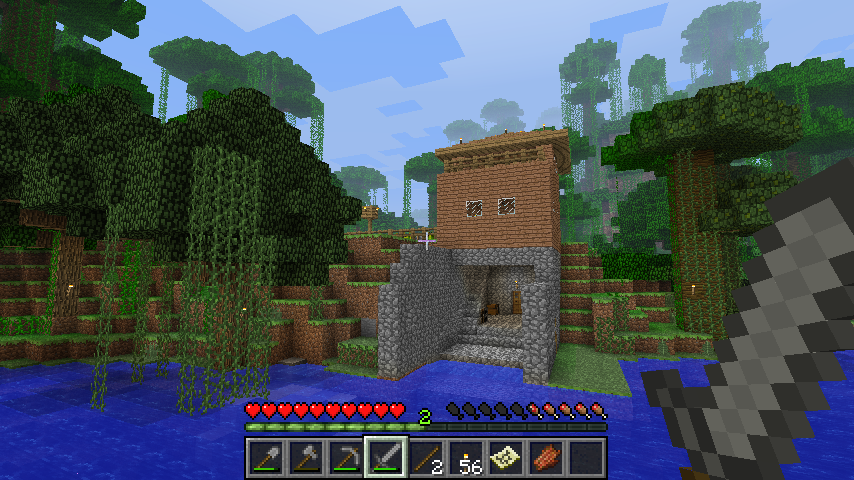Select the map item slot

coord(506,458)
